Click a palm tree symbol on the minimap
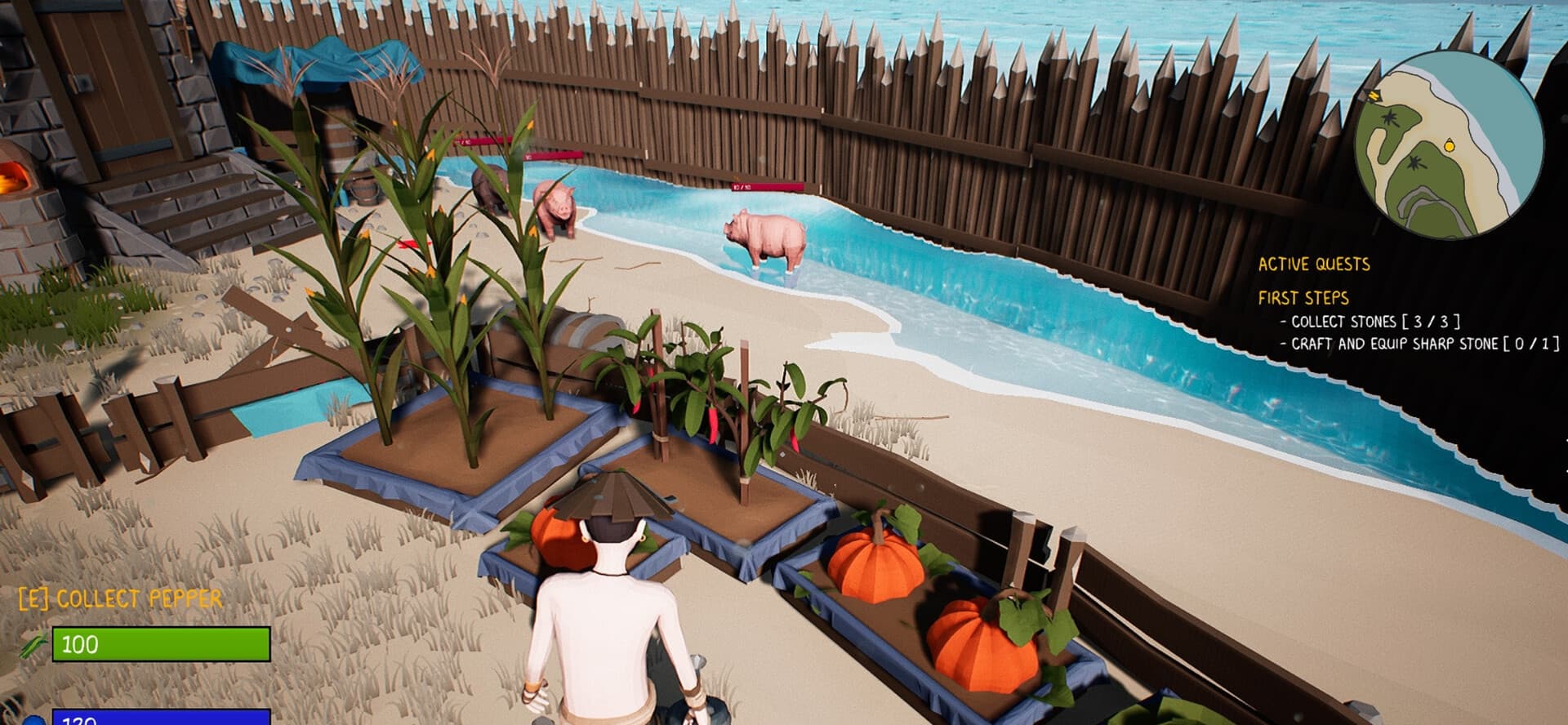Screen dimensions: 1568x725 point(1391,118)
